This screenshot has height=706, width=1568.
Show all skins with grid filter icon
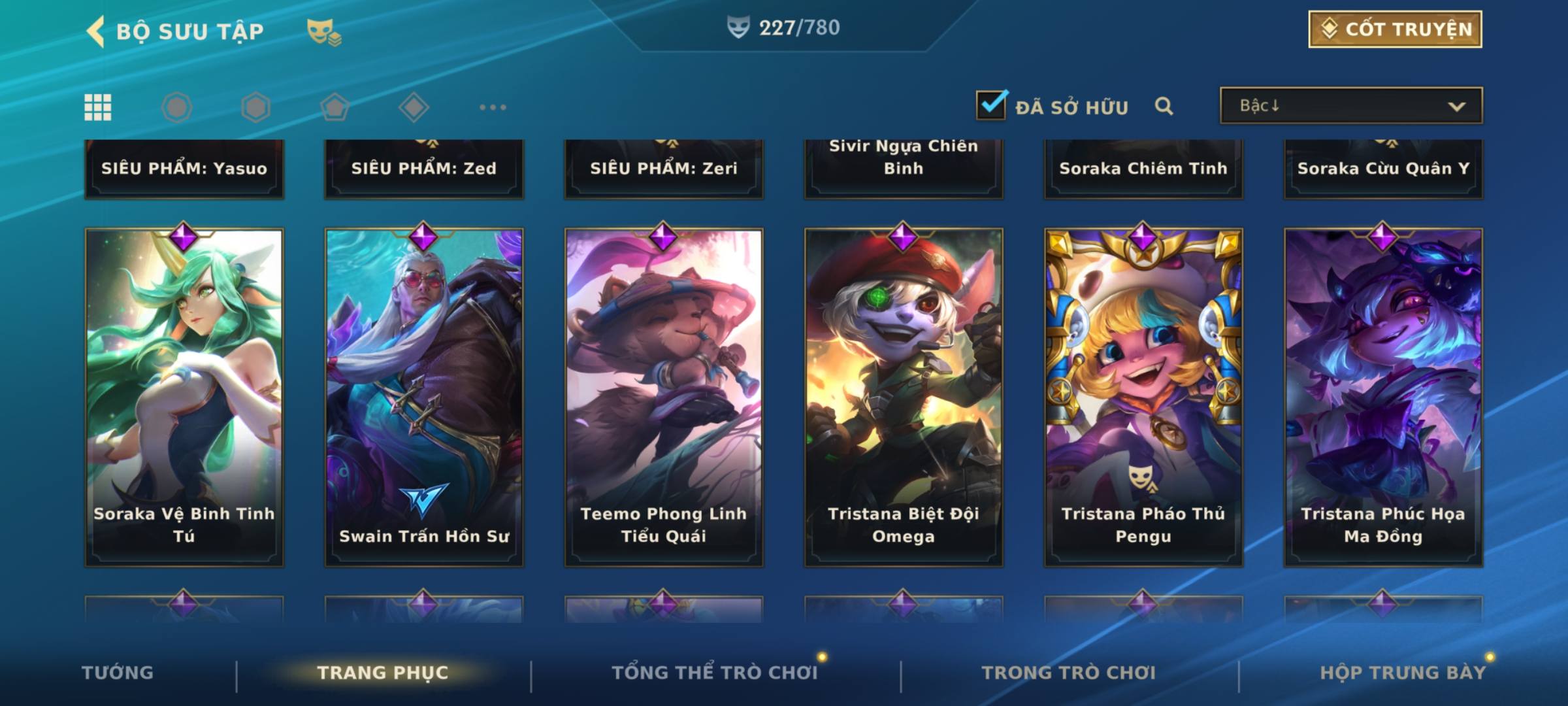coord(98,107)
